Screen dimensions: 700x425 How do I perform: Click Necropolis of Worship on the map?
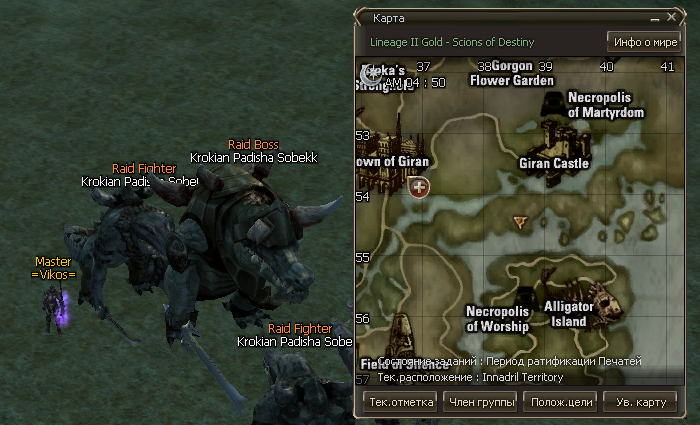tap(497, 318)
